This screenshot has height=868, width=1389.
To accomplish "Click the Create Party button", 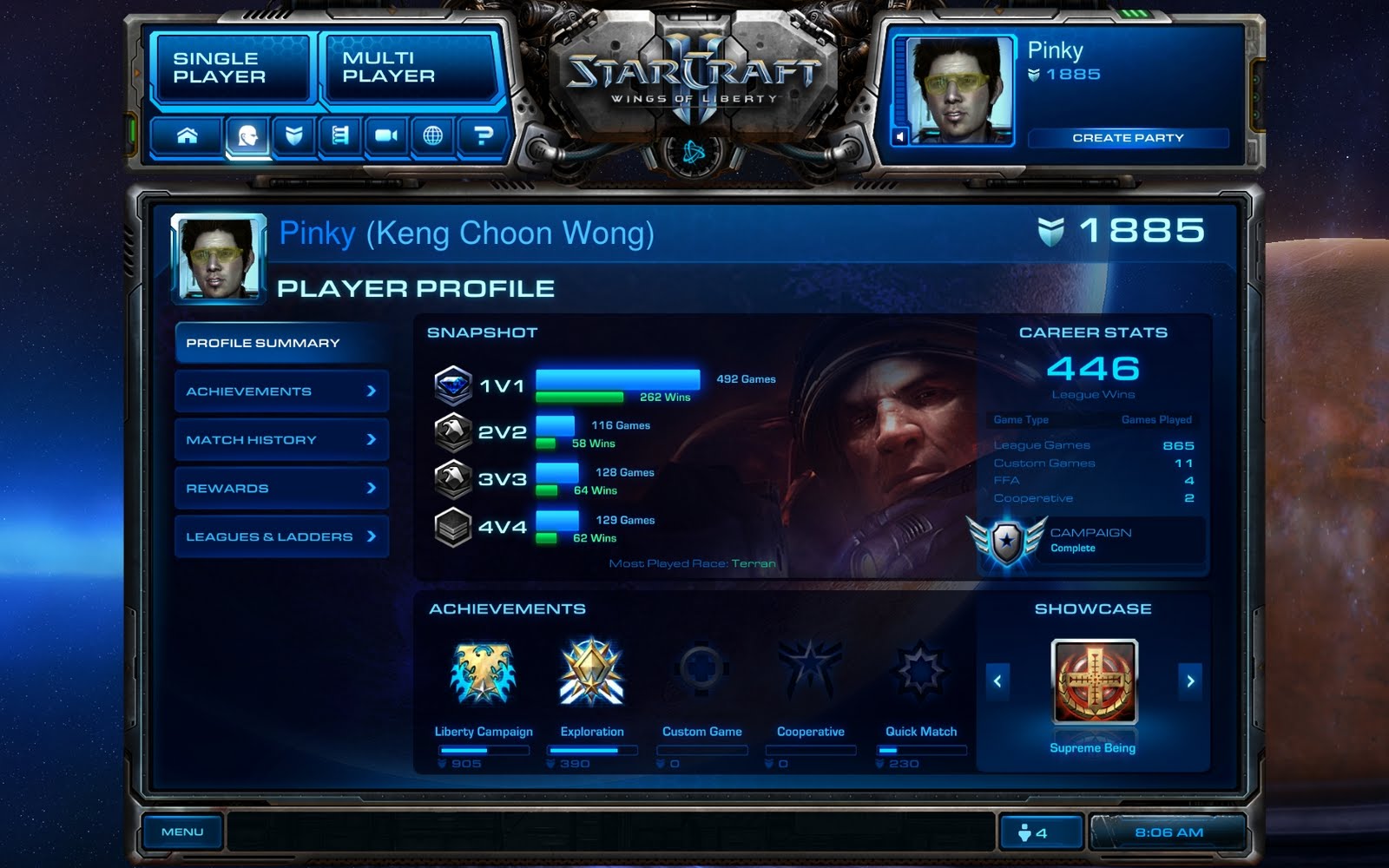I will pos(1129,137).
